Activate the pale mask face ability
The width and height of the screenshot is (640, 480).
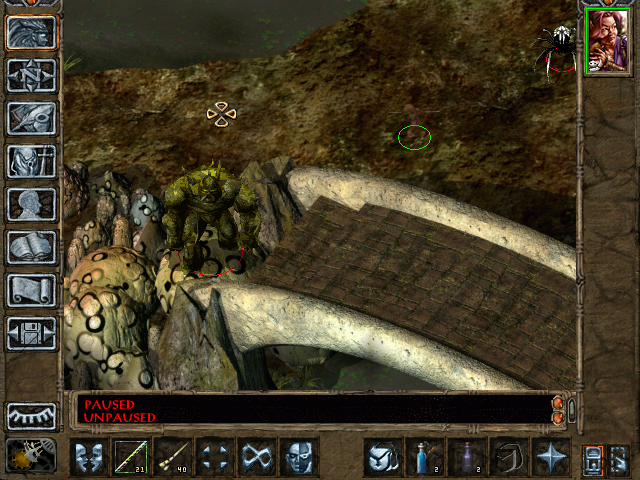point(299,457)
